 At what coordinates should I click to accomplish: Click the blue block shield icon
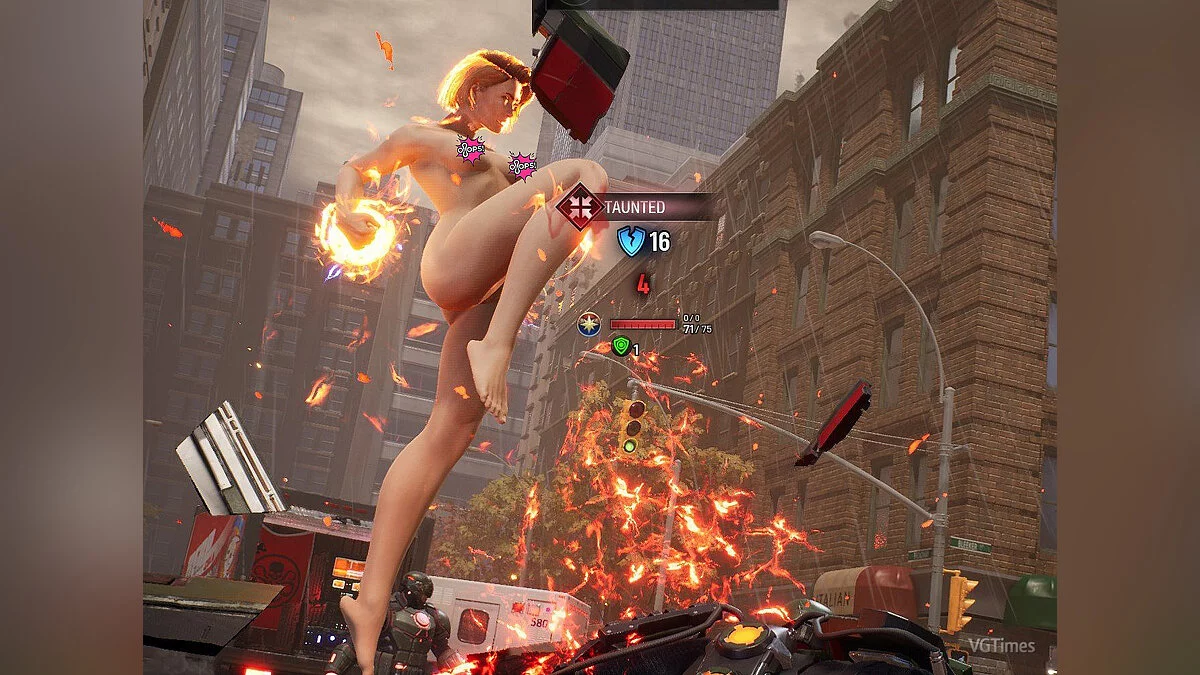pyautogui.click(x=631, y=241)
